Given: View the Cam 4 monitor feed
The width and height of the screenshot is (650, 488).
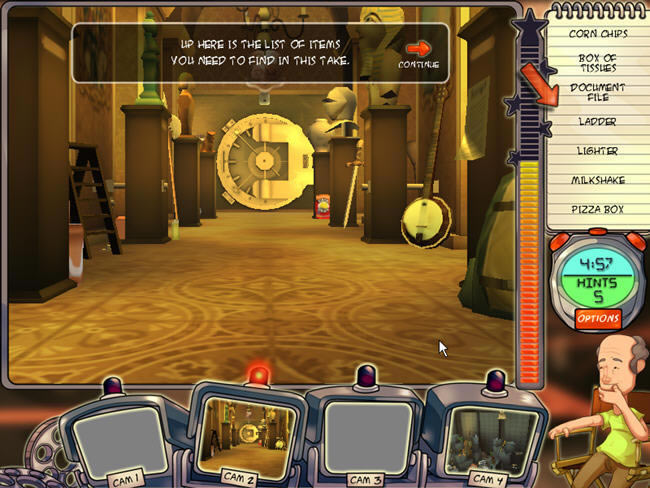Looking at the screenshot, I should click(491, 434).
